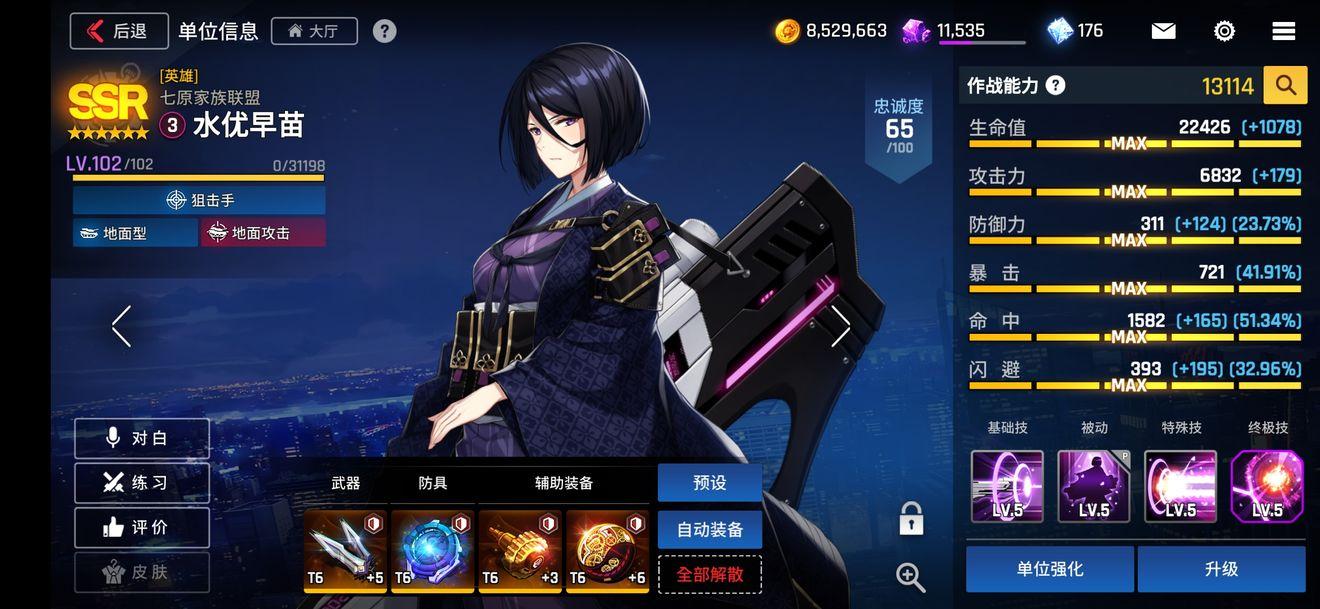
Task: Open 单位强化 unit enhancement
Action: click(1049, 569)
